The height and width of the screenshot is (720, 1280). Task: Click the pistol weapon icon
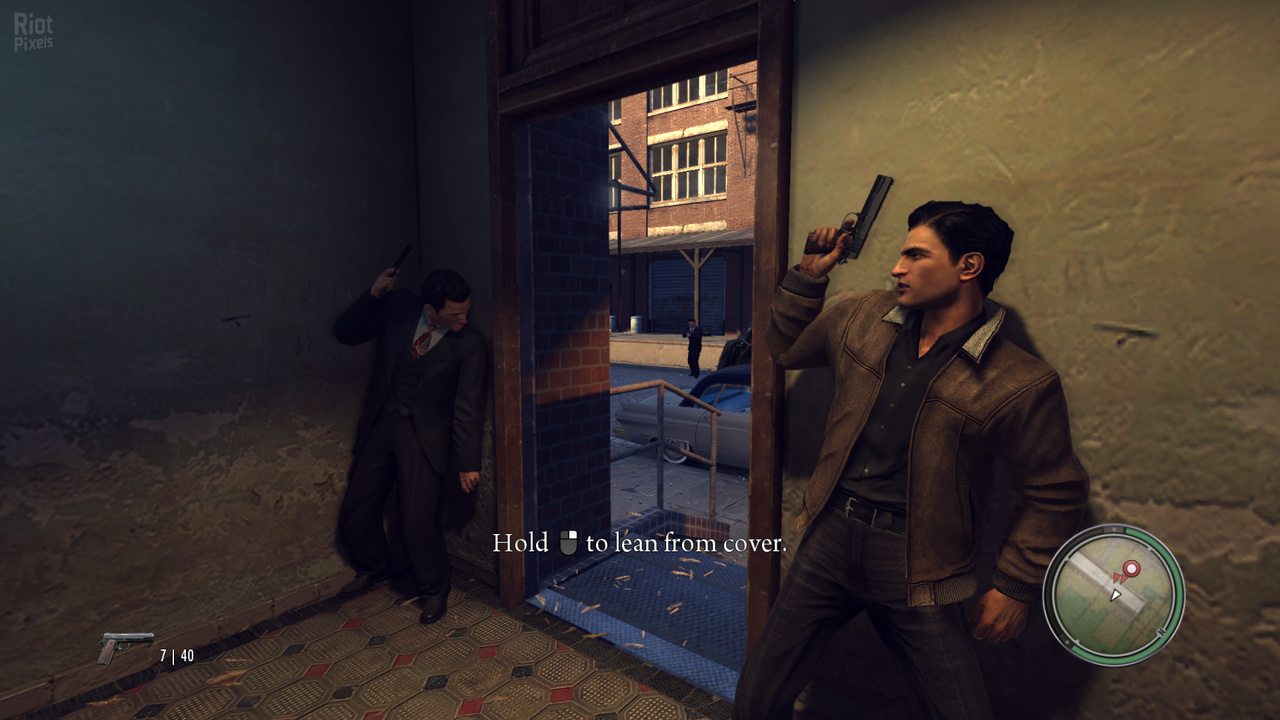click(125, 647)
